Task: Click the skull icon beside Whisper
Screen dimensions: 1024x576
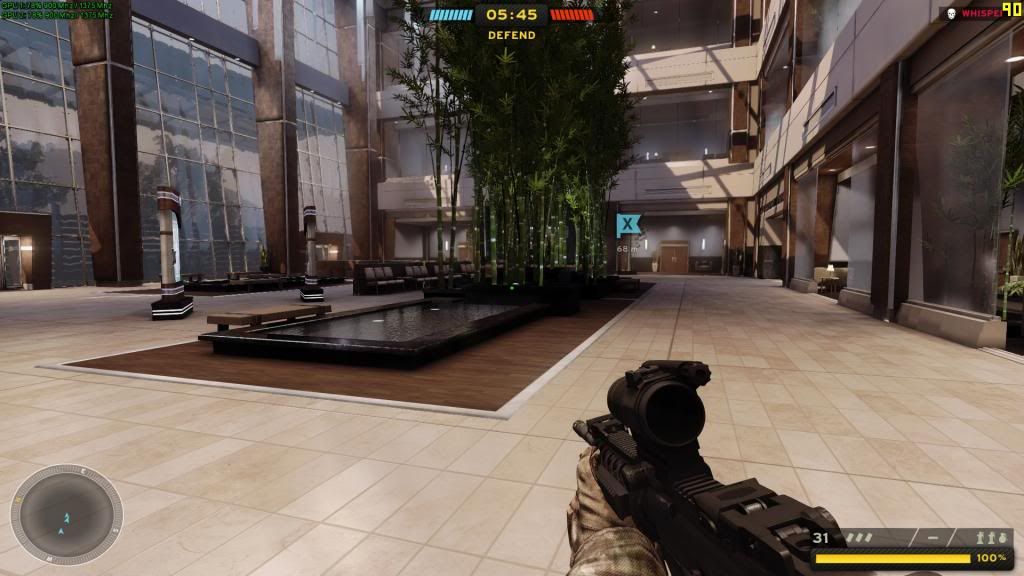Action: coord(950,14)
